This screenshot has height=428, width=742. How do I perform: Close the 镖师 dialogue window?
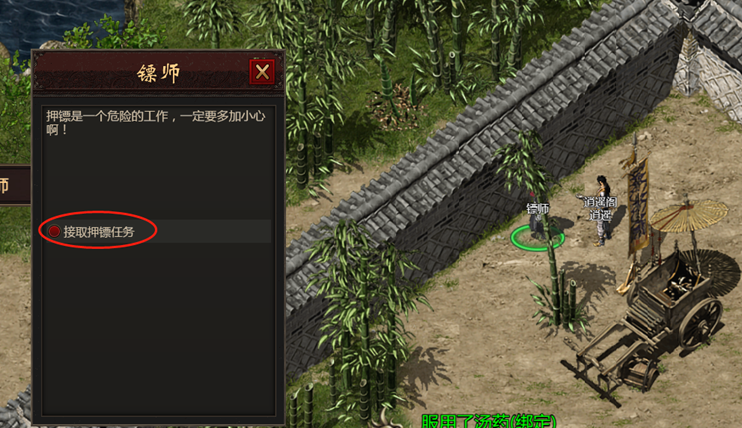click(x=262, y=72)
